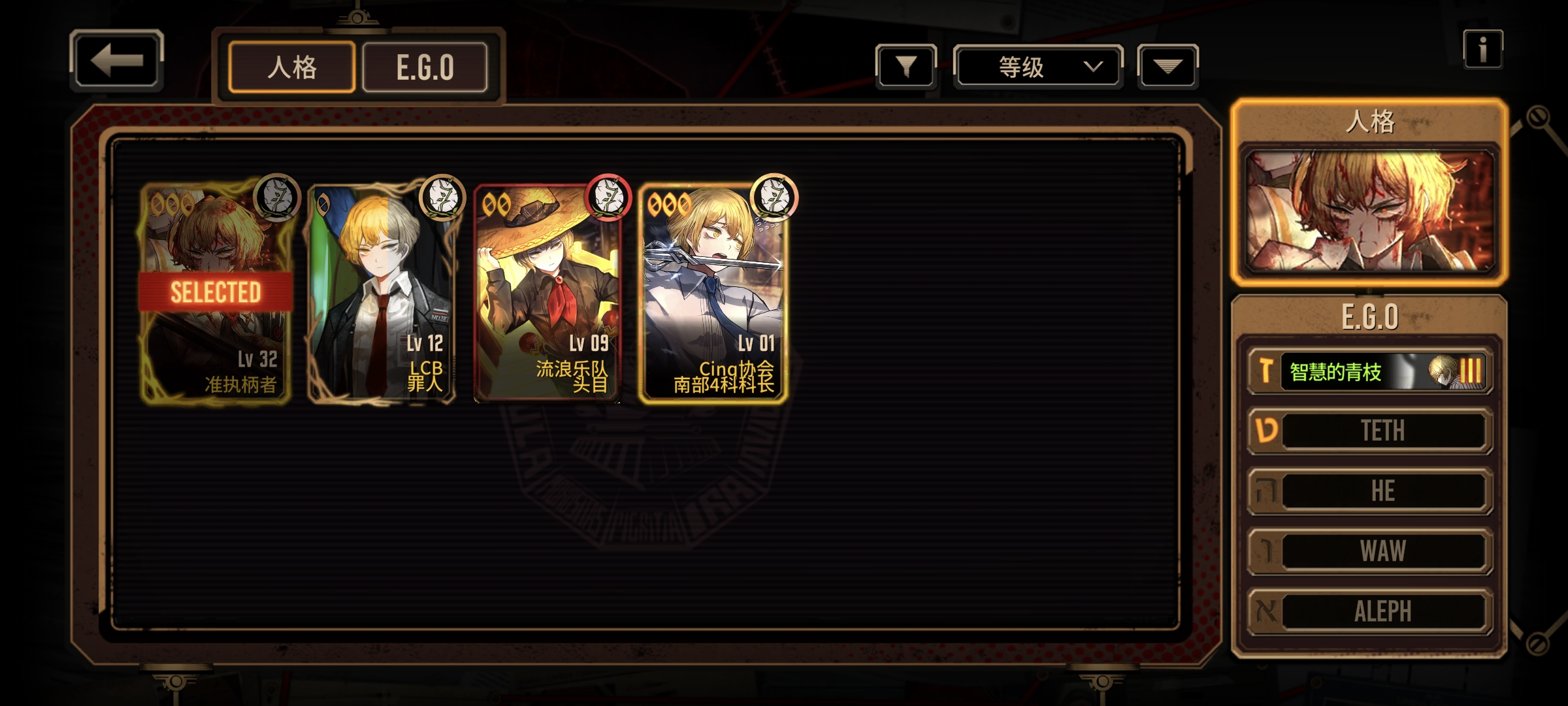Open the 等级 sort dropdown
1568x706 pixels.
(1038, 66)
